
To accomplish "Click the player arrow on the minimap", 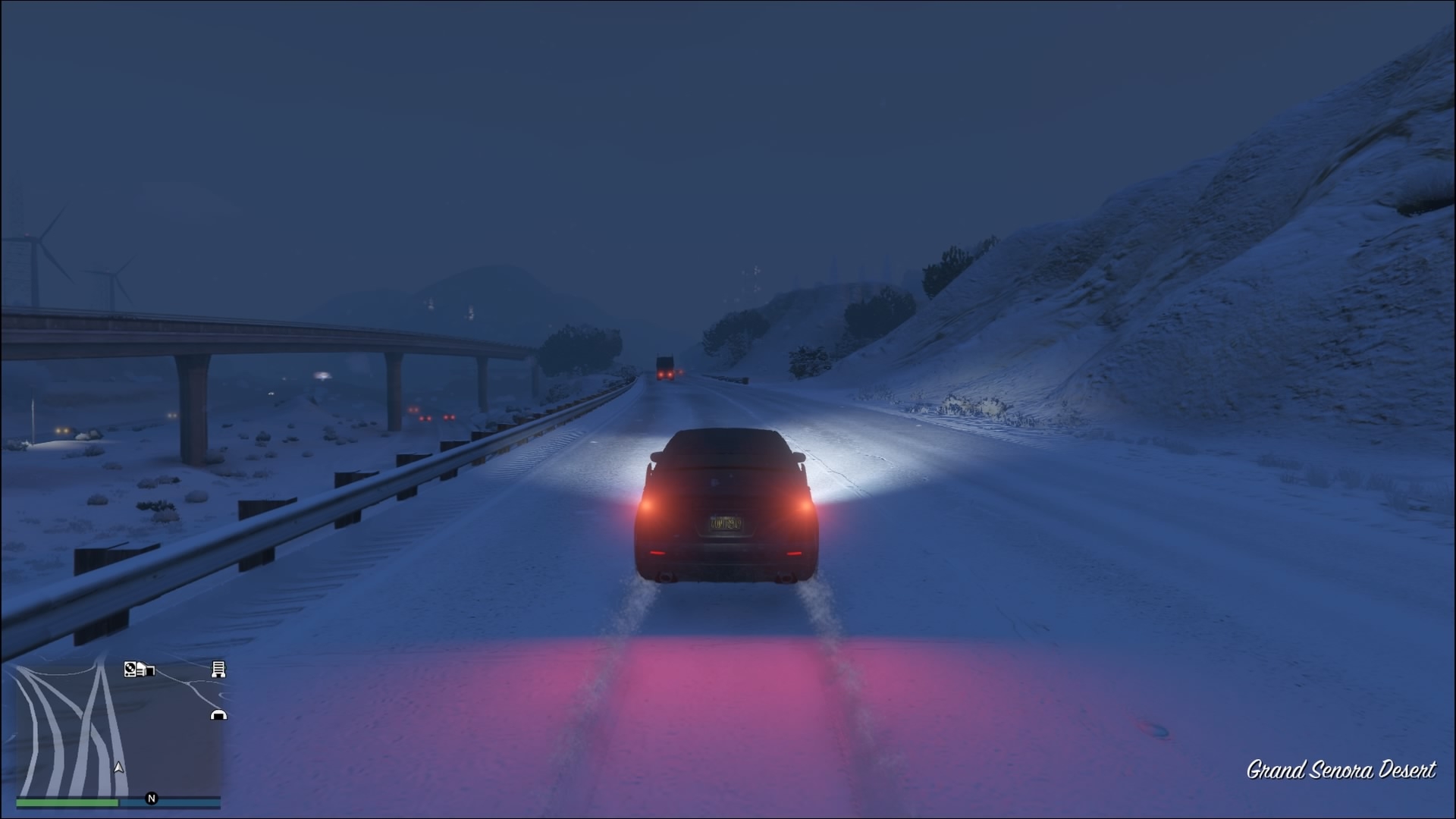I will point(118,767).
